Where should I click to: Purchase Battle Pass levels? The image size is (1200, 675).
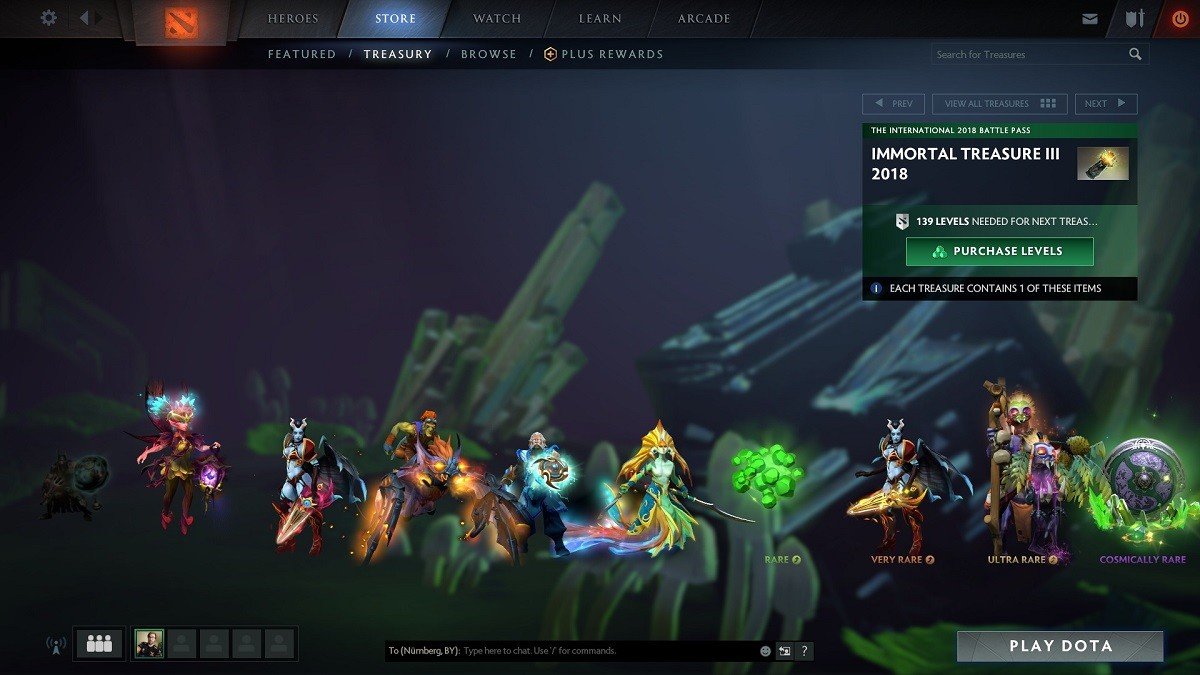coord(999,252)
